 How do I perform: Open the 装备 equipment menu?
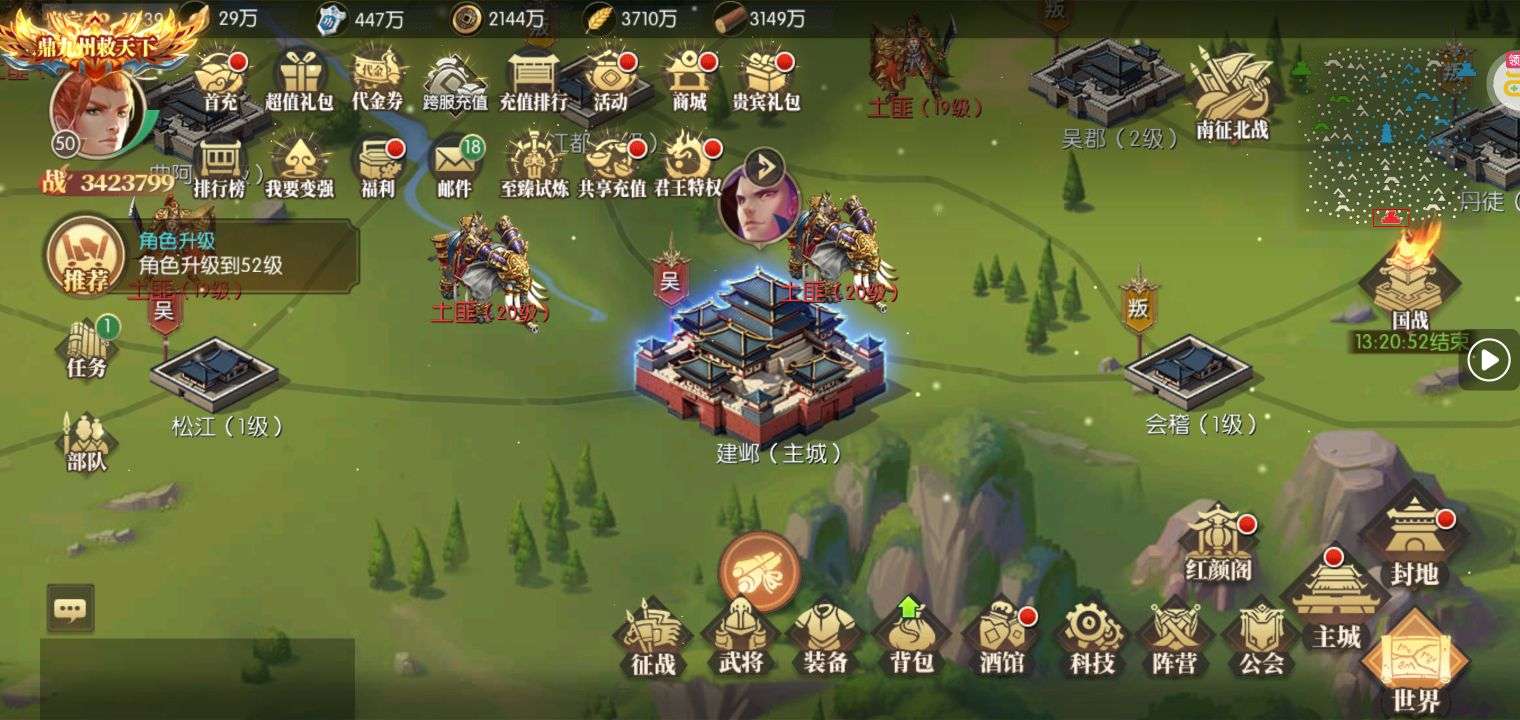click(x=826, y=638)
